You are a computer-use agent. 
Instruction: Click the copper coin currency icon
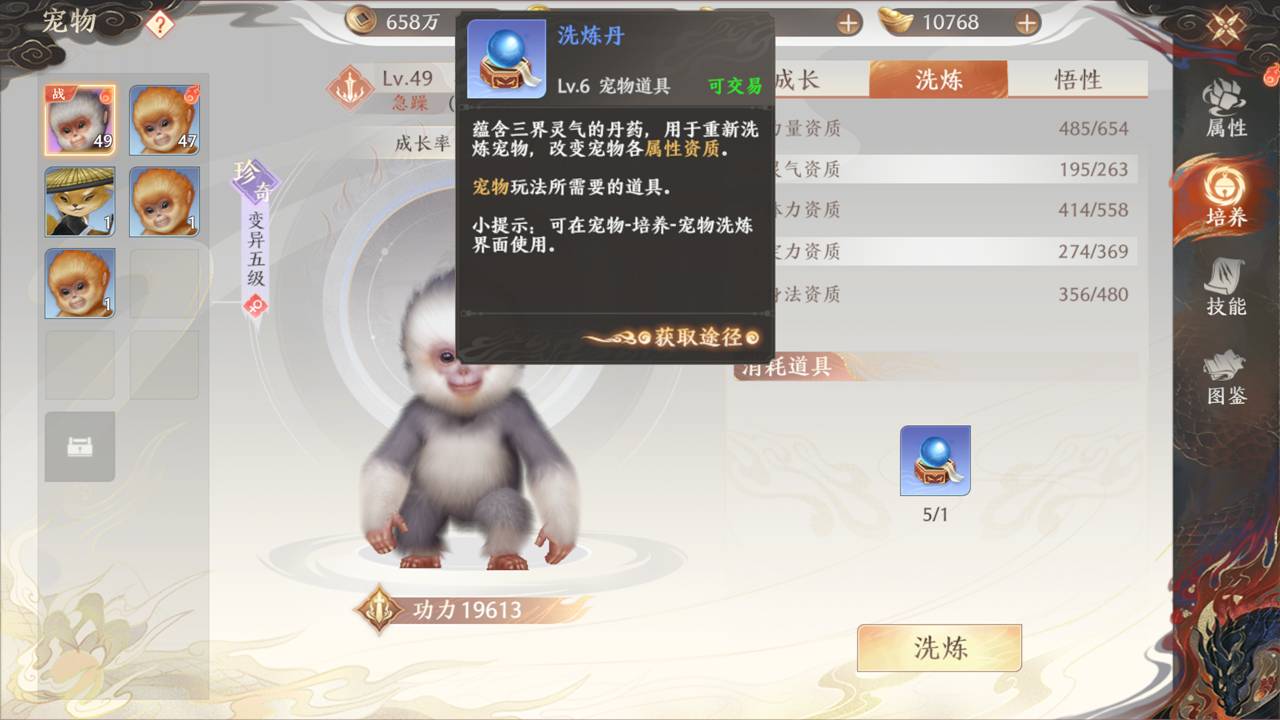362,20
